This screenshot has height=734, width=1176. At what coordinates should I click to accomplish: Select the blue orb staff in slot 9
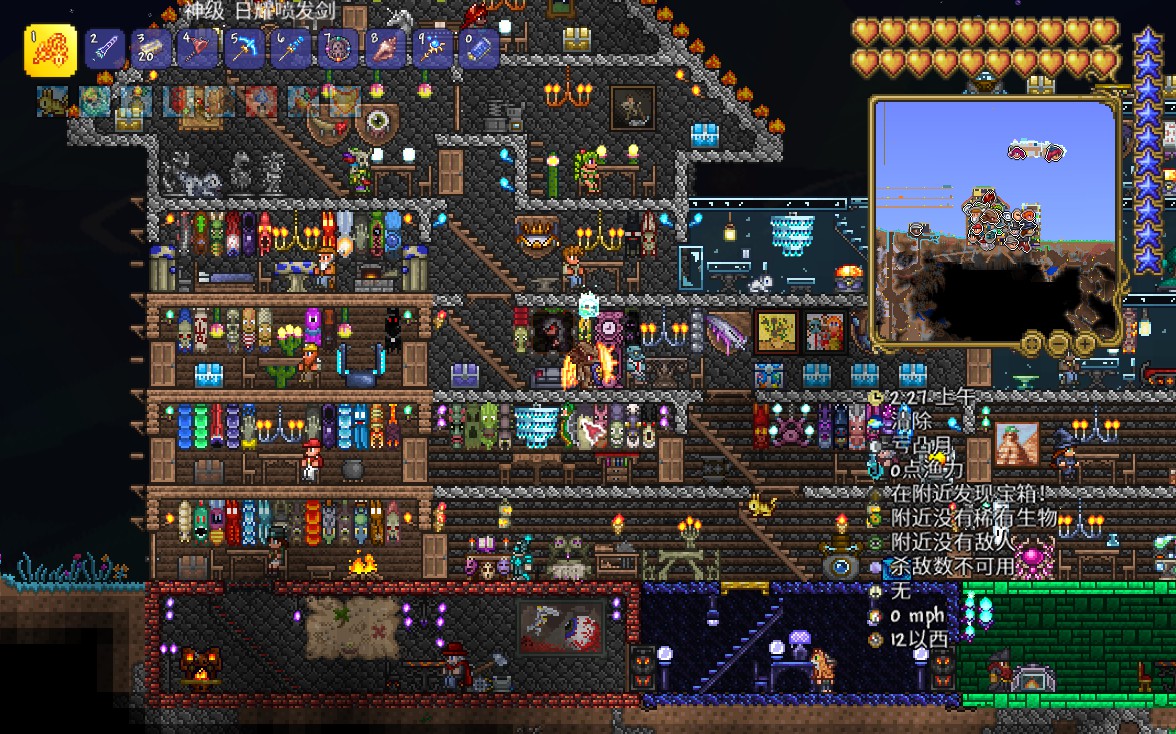click(x=432, y=48)
